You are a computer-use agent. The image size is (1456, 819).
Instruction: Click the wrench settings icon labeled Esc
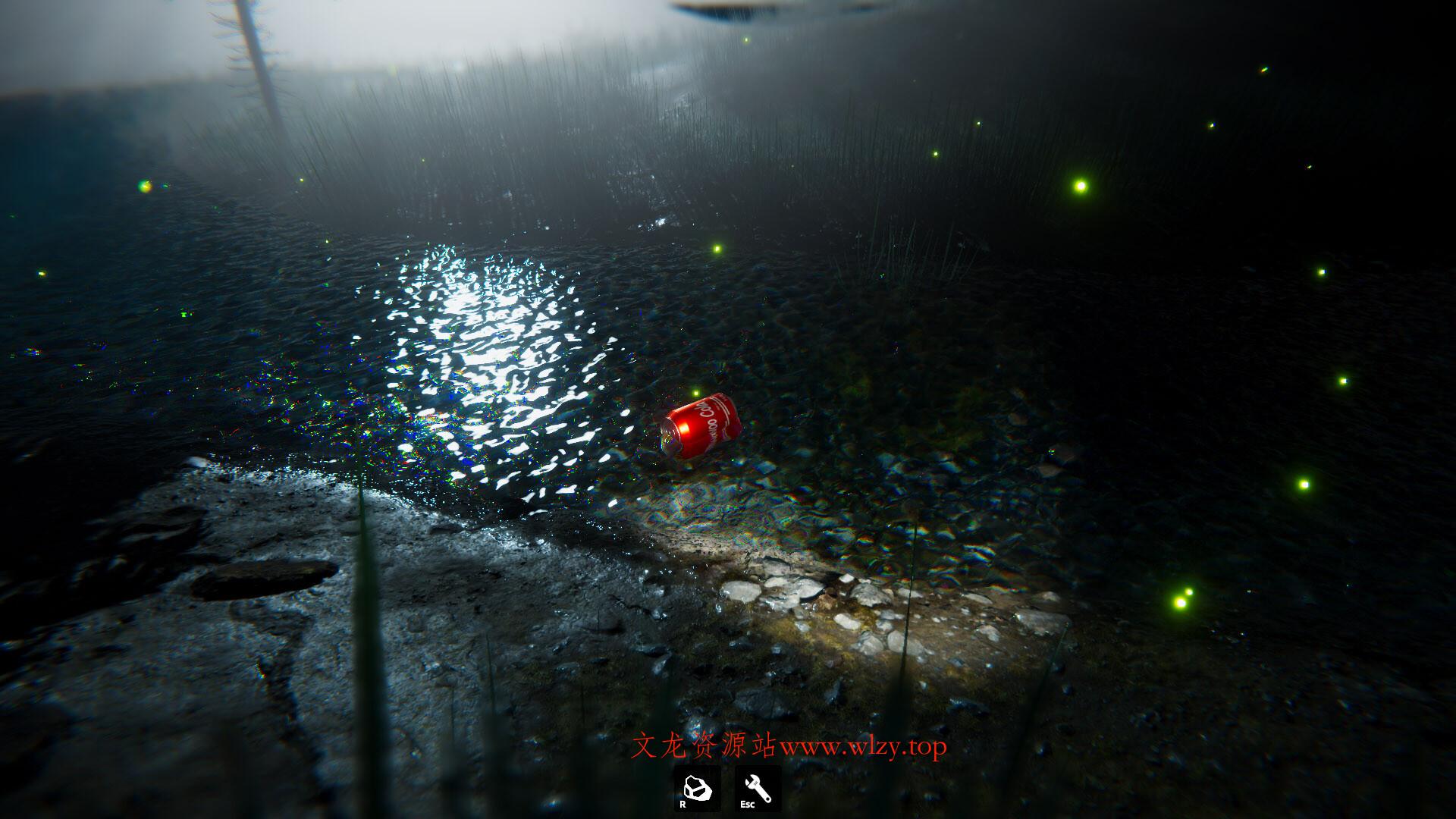[x=757, y=789]
